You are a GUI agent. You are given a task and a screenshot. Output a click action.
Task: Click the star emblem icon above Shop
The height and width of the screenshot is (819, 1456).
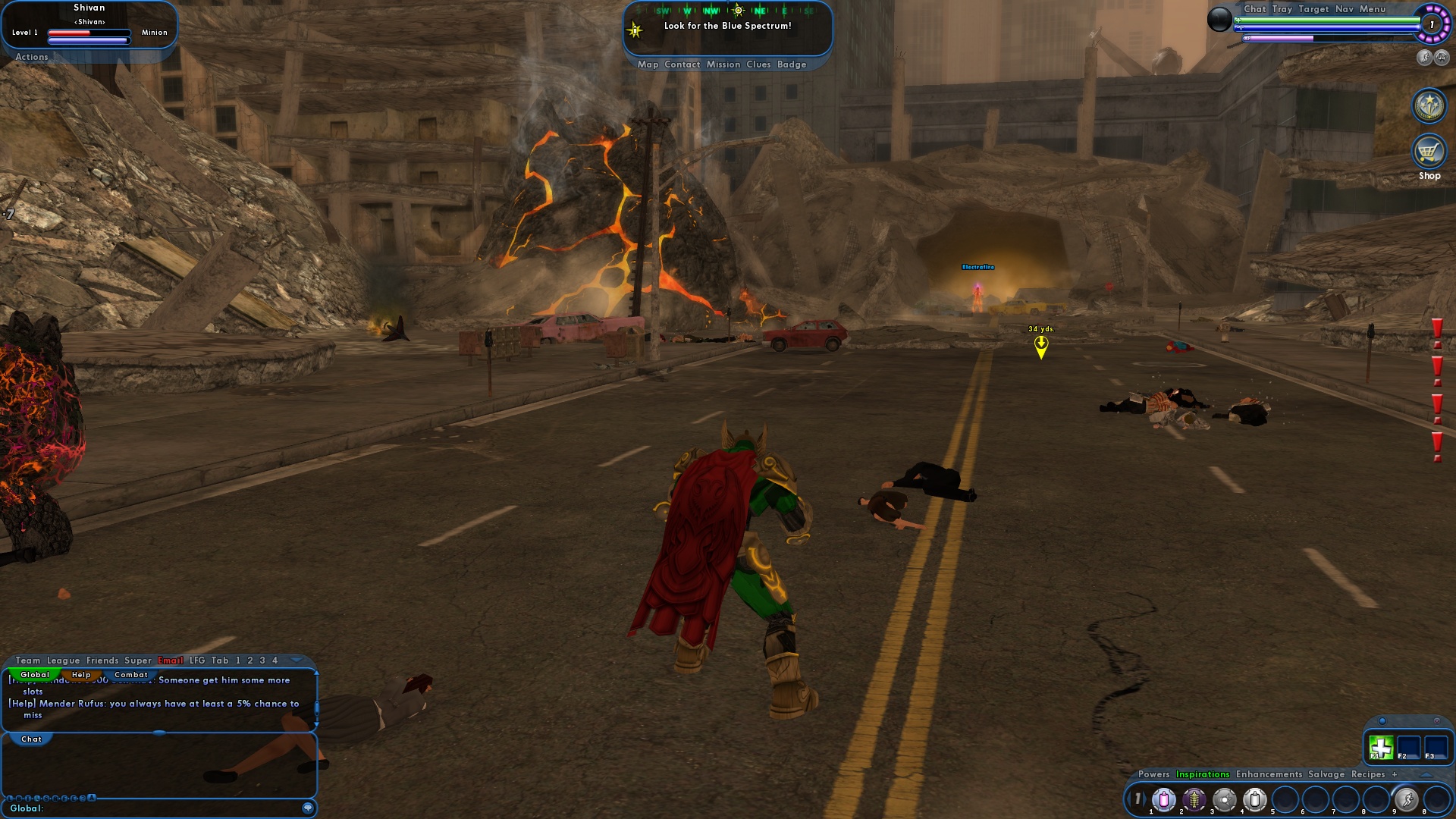point(1429,105)
